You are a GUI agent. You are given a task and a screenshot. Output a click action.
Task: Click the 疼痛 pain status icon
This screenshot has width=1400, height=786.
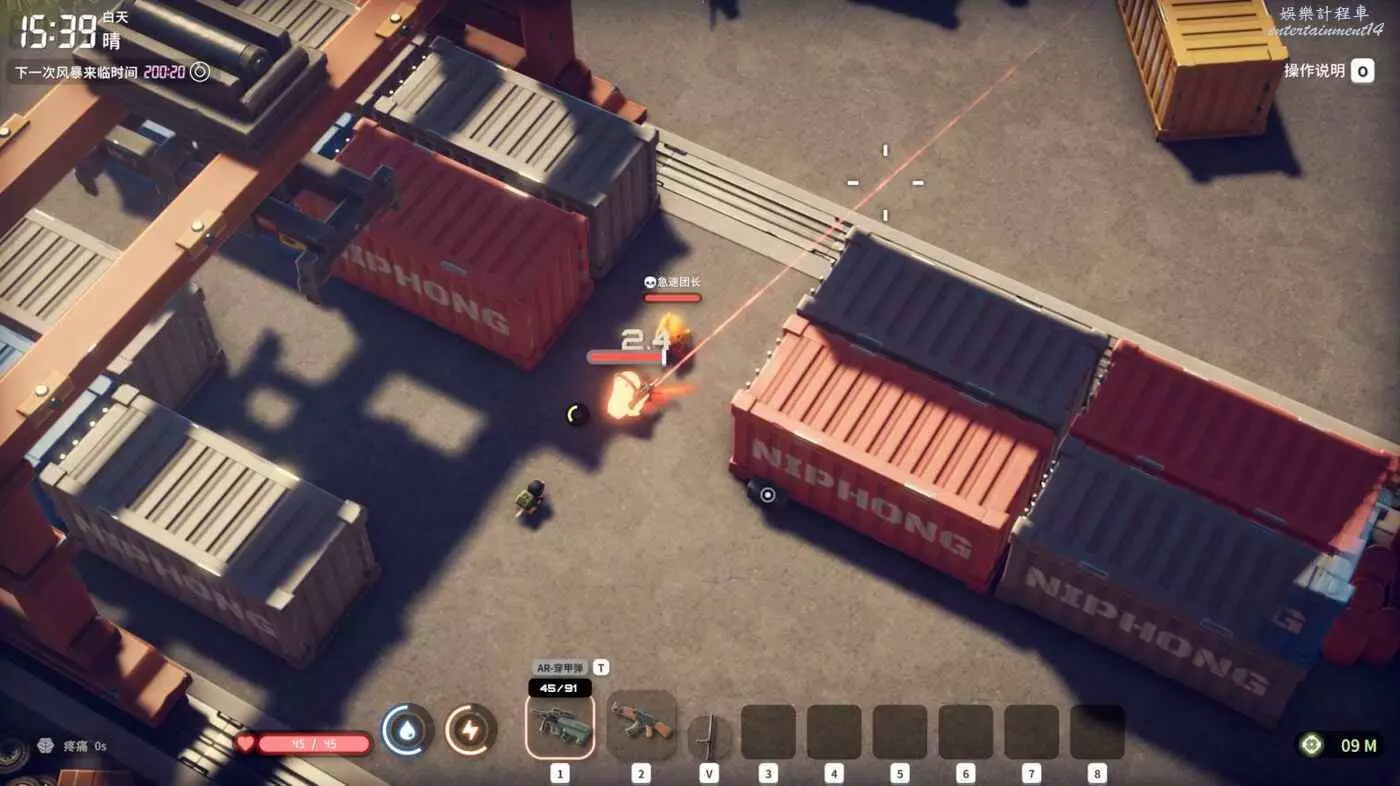coord(44,745)
